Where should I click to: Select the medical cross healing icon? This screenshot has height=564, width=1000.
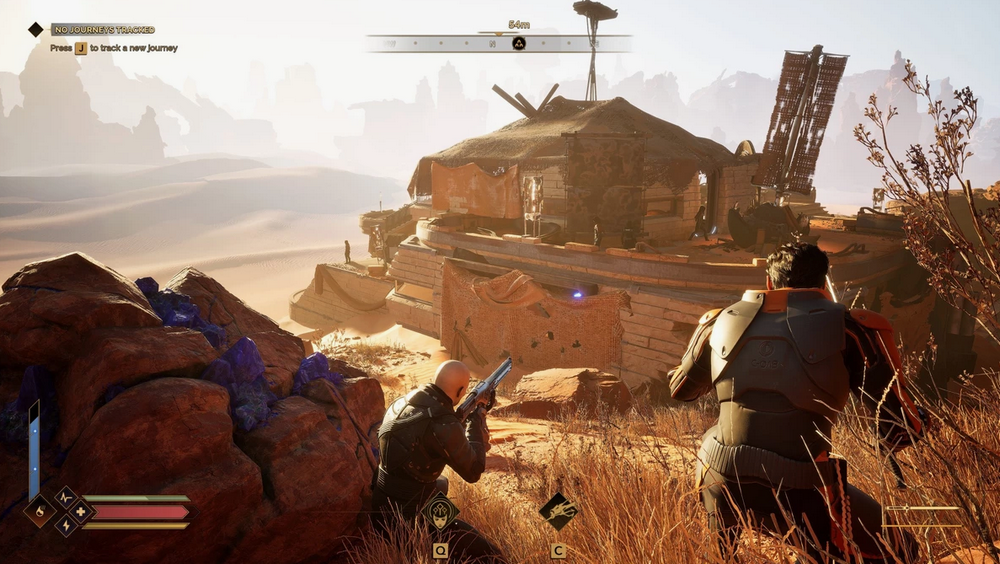tap(80, 511)
